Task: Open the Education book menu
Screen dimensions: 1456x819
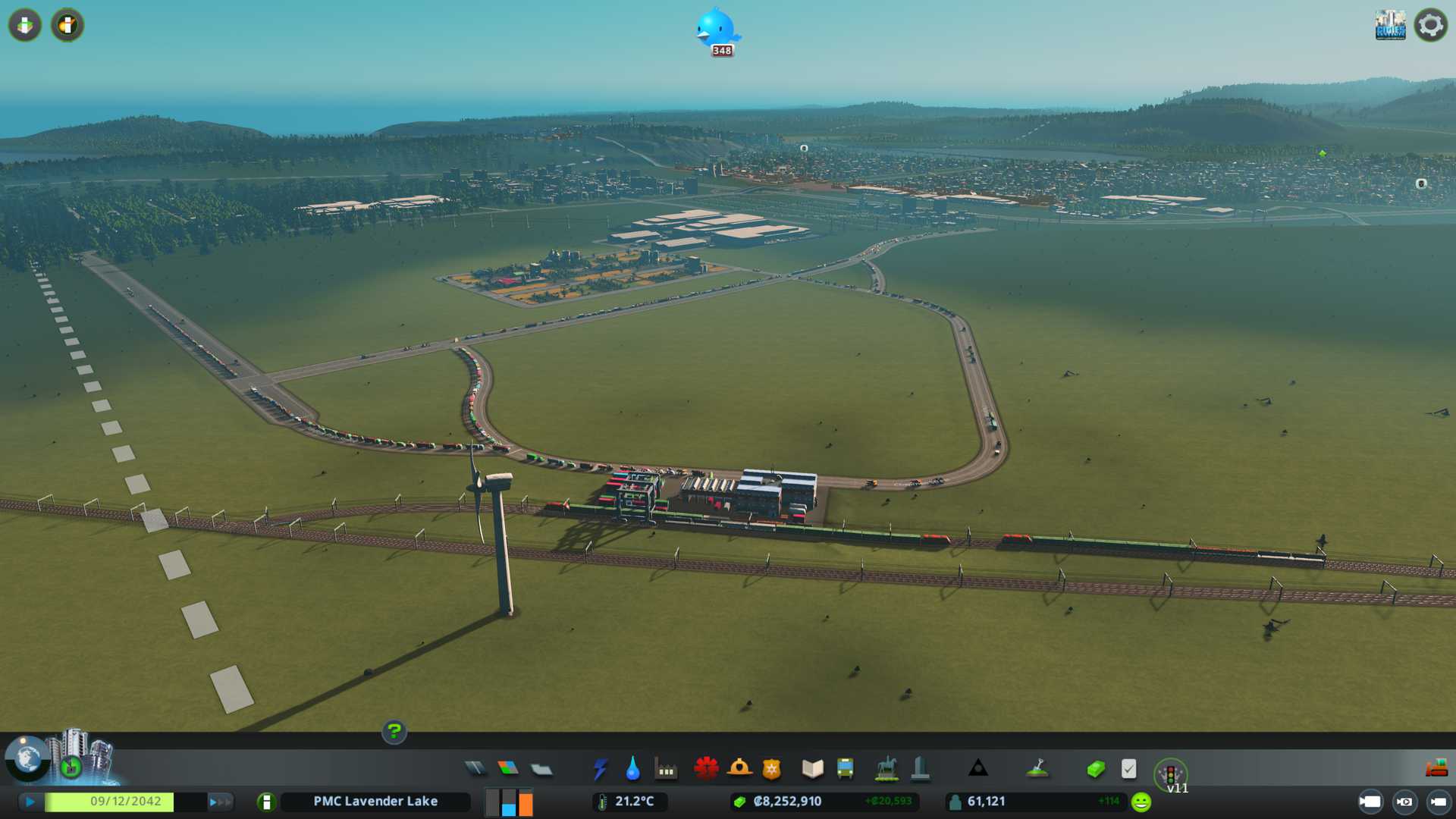Action: click(x=812, y=769)
